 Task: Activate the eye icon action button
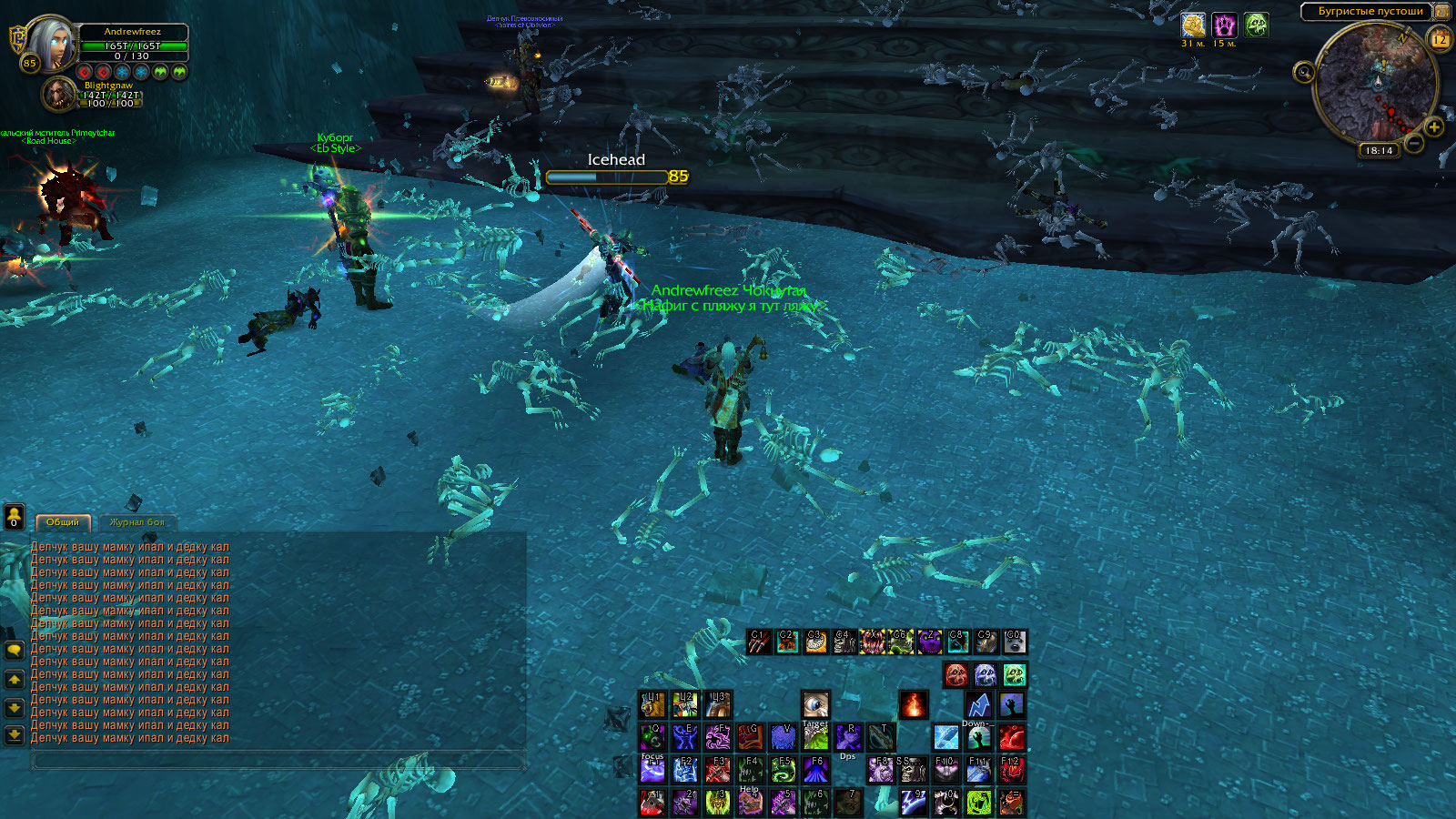(815, 704)
